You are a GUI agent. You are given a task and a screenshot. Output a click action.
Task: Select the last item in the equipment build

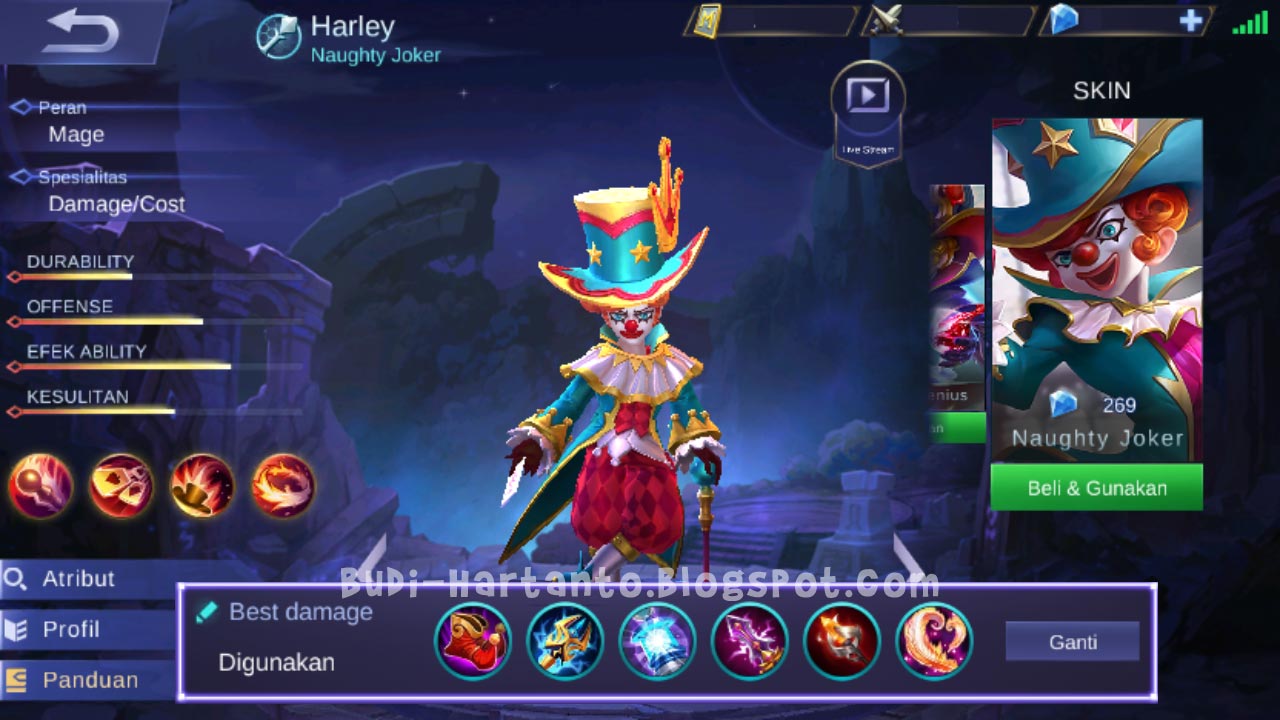pos(935,640)
